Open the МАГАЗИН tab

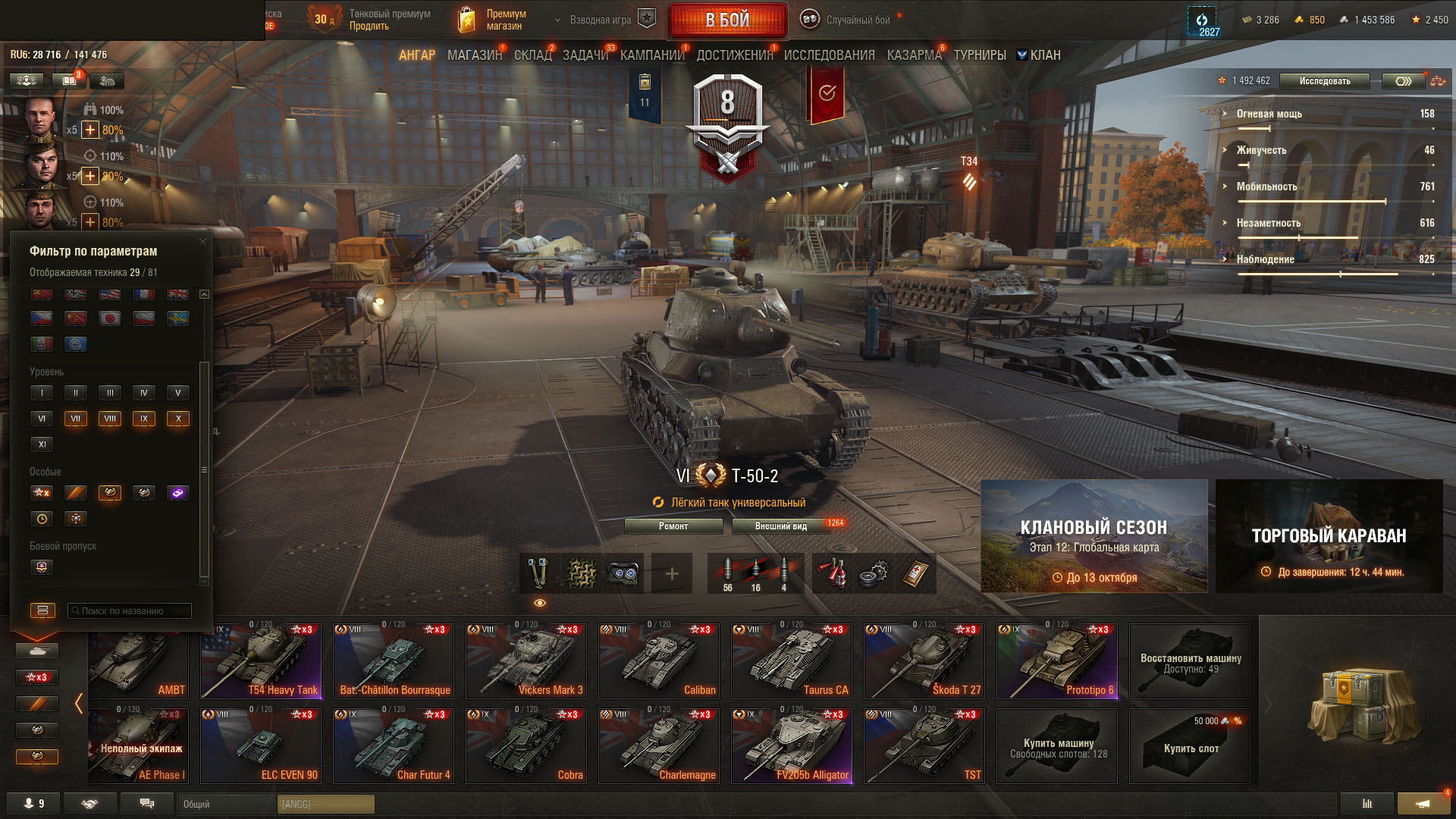[474, 55]
